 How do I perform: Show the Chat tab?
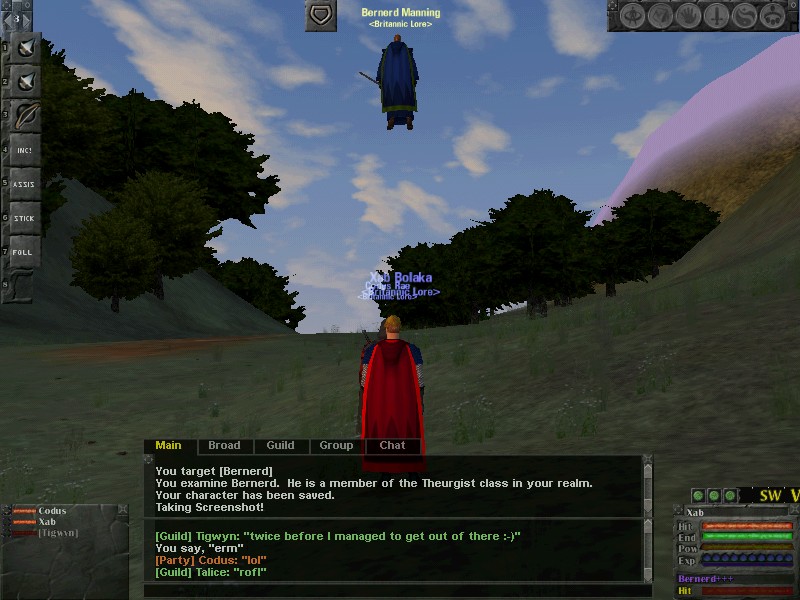(x=392, y=446)
